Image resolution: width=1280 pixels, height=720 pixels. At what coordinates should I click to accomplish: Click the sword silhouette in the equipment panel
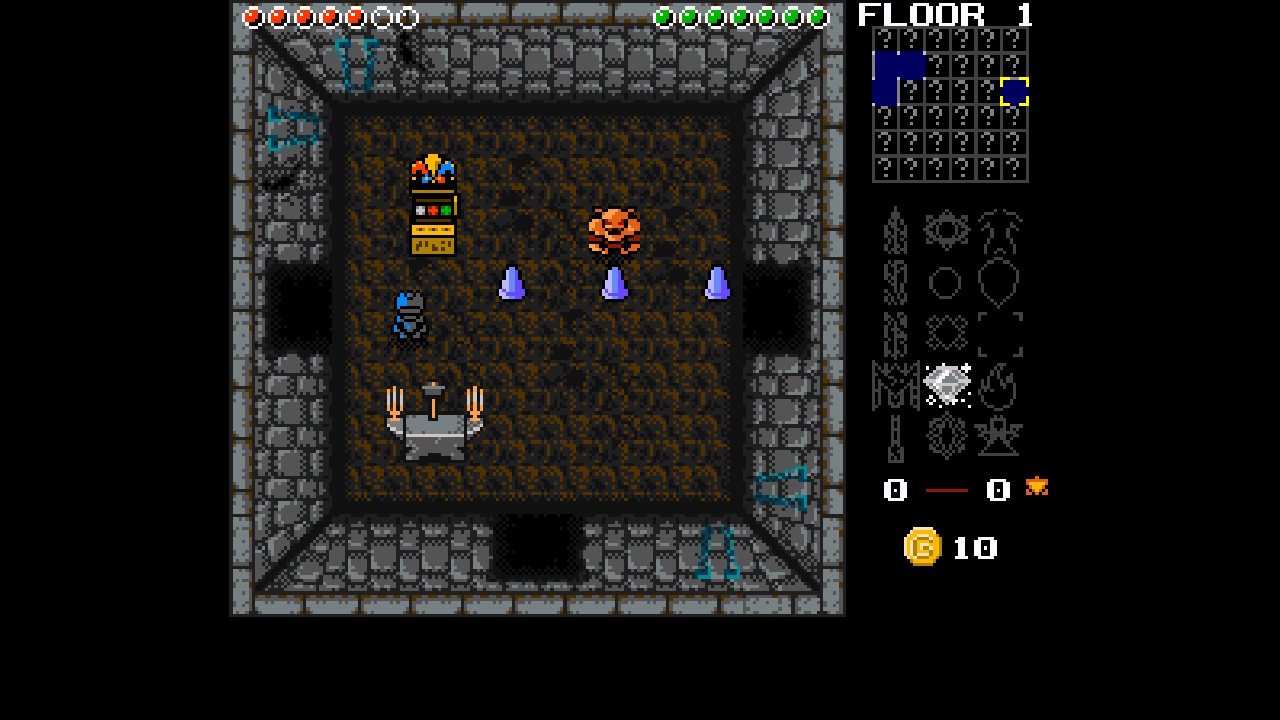point(895,230)
